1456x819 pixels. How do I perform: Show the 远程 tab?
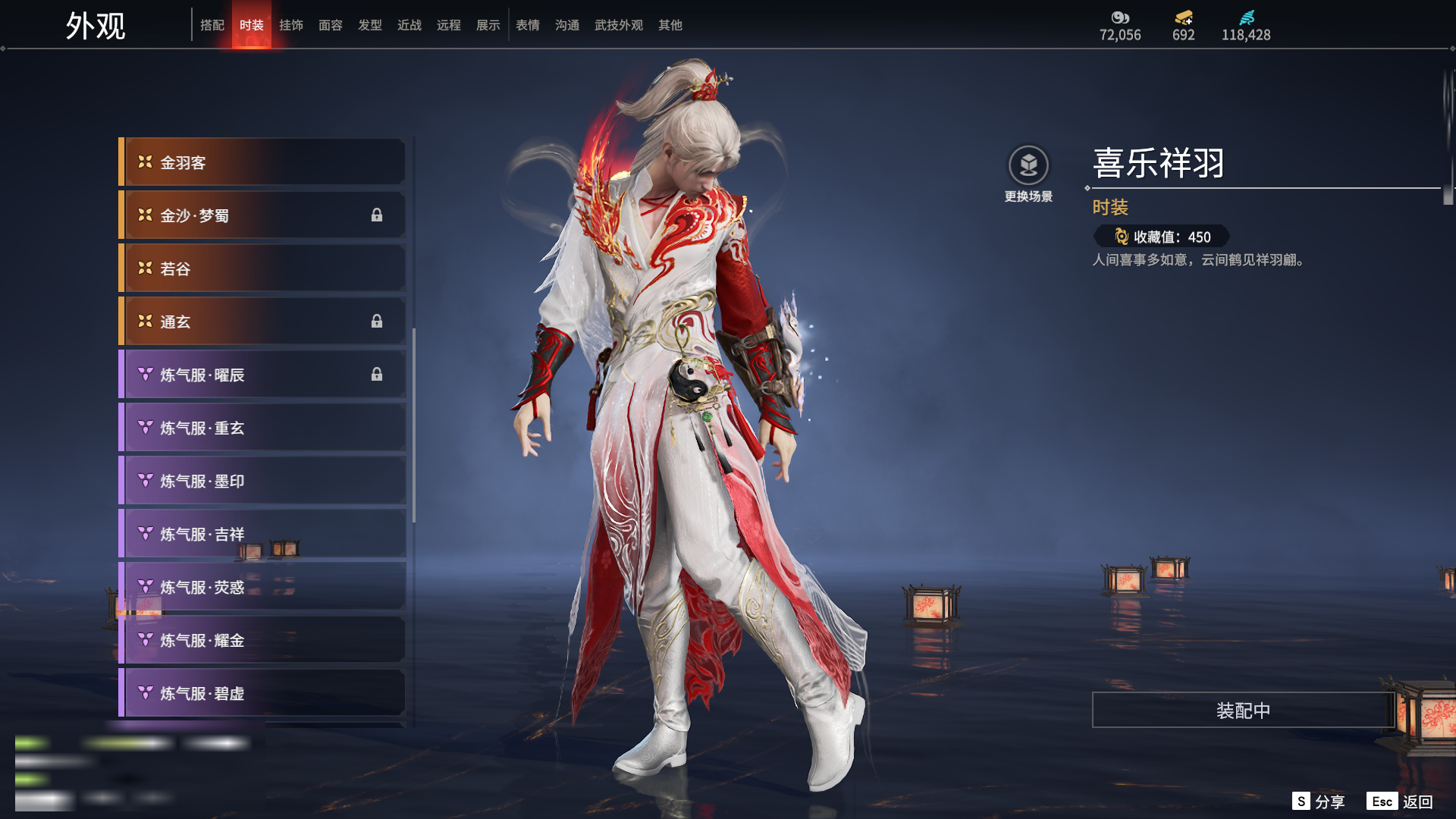point(449,25)
